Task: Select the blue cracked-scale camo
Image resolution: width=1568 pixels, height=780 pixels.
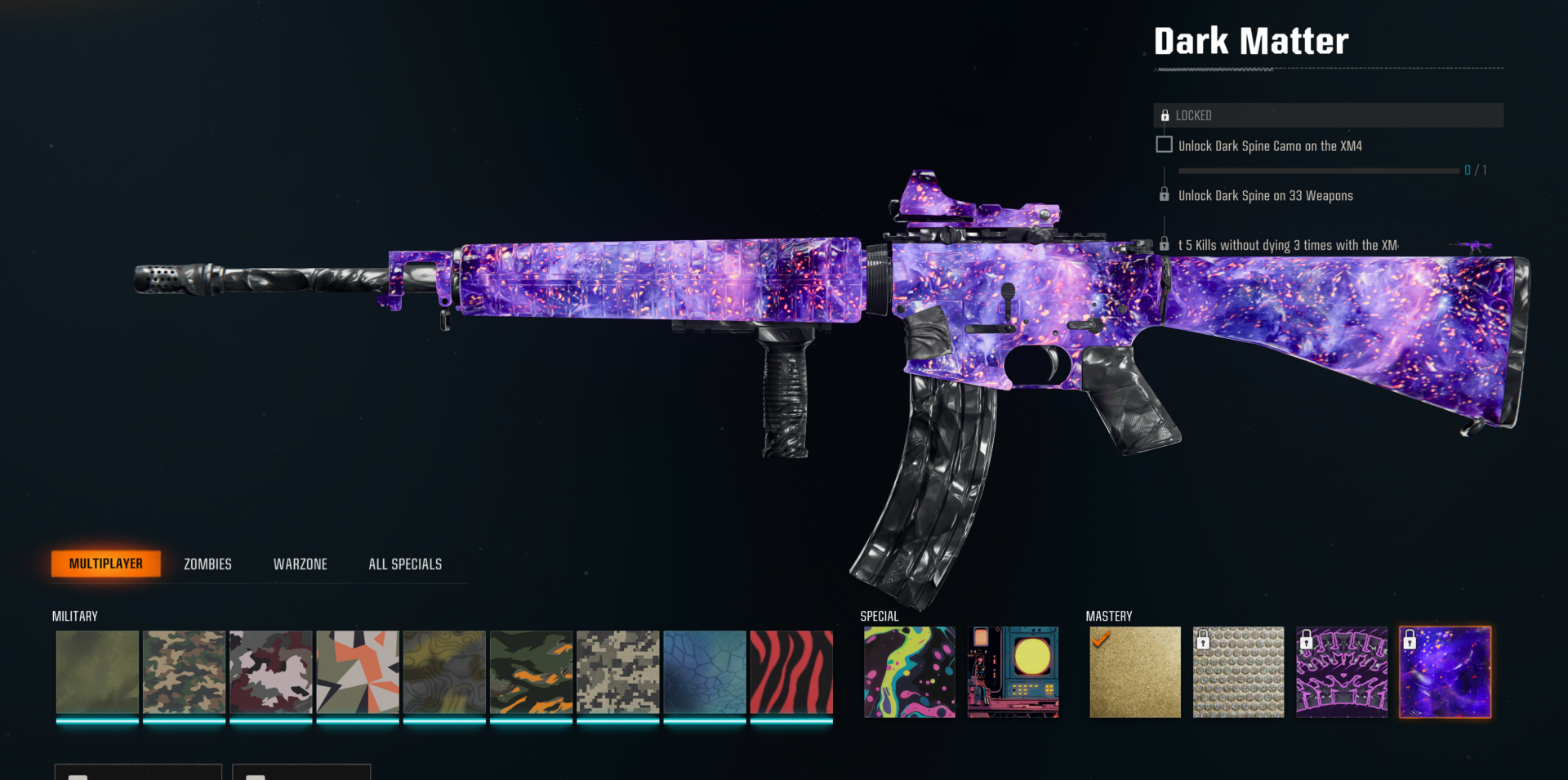Action: tap(705, 672)
